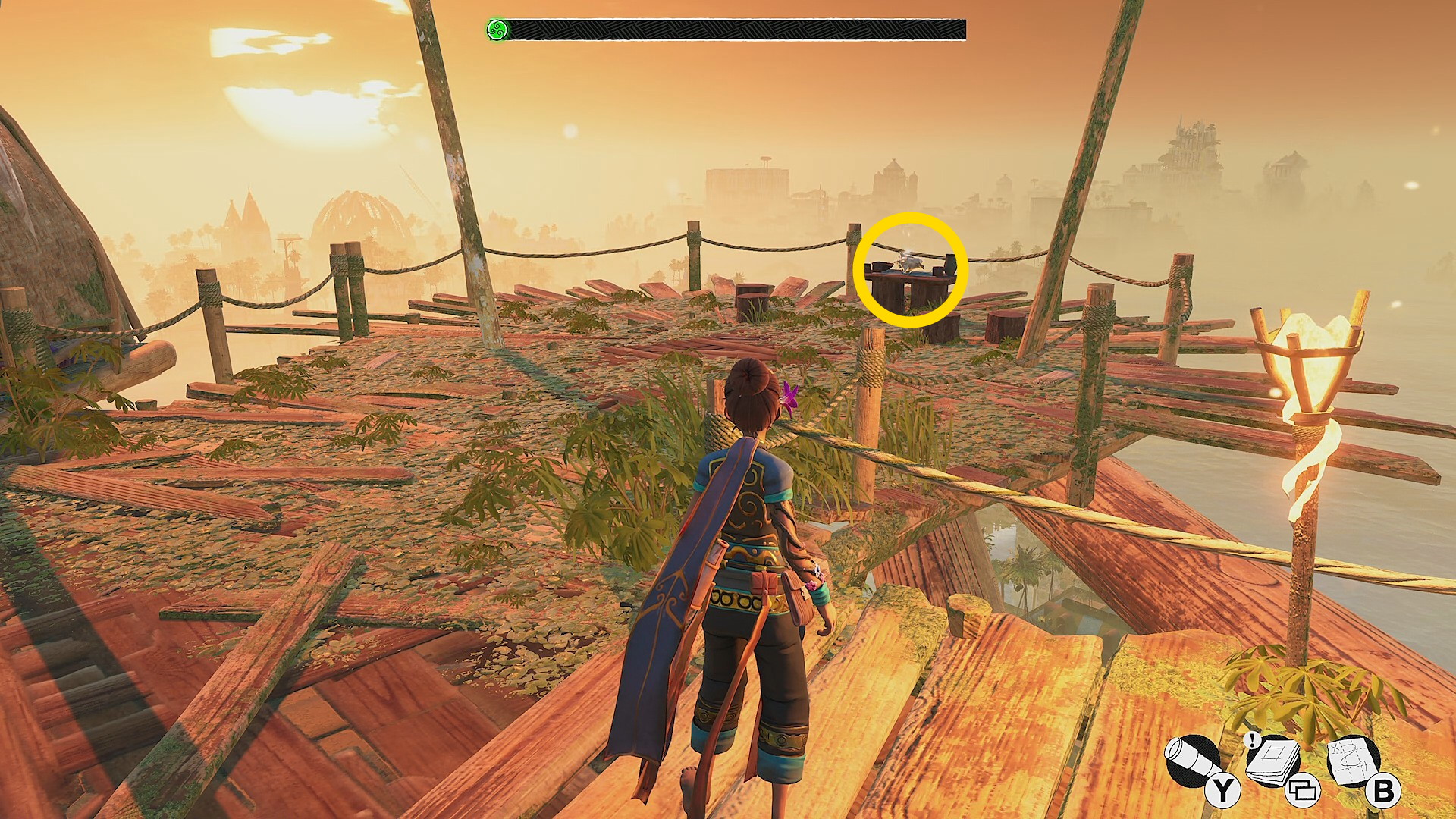Screen dimensions: 1456x819
Task: Use the telescope icon
Action: [x=1194, y=762]
